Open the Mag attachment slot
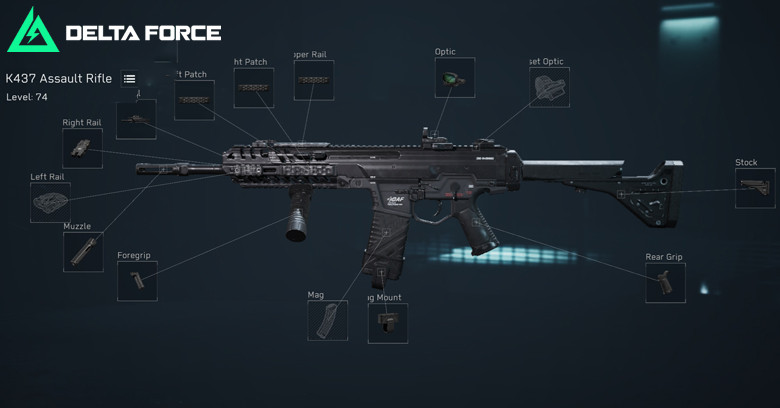Image resolution: width=780 pixels, height=408 pixels. point(327,320)
